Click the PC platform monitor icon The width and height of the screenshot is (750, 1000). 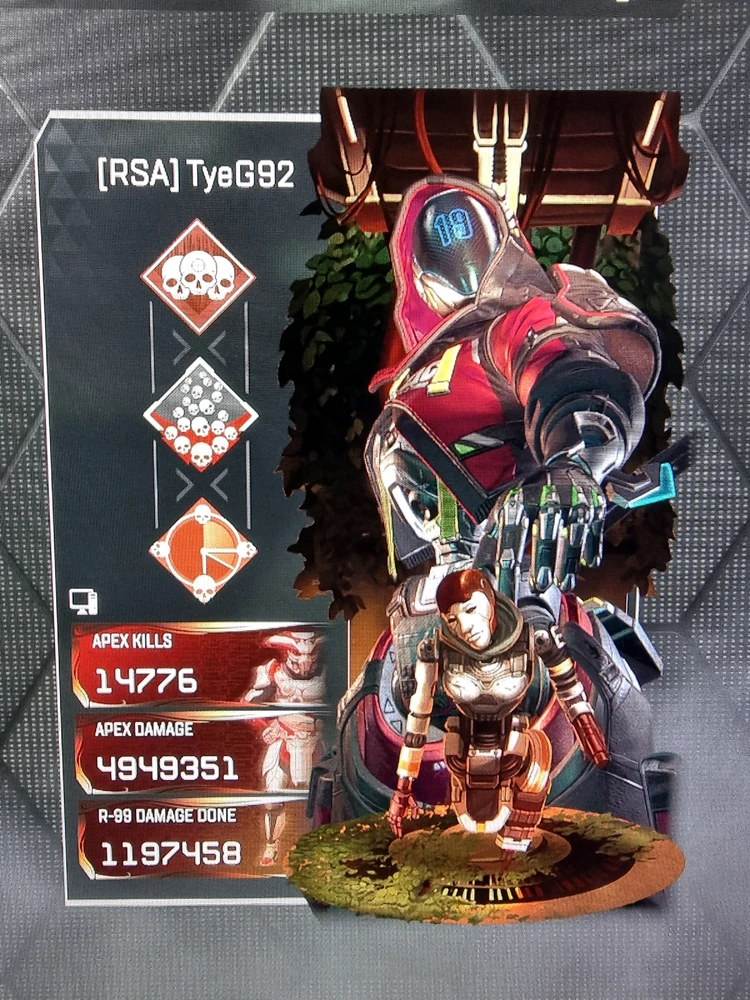coord(84,602)
